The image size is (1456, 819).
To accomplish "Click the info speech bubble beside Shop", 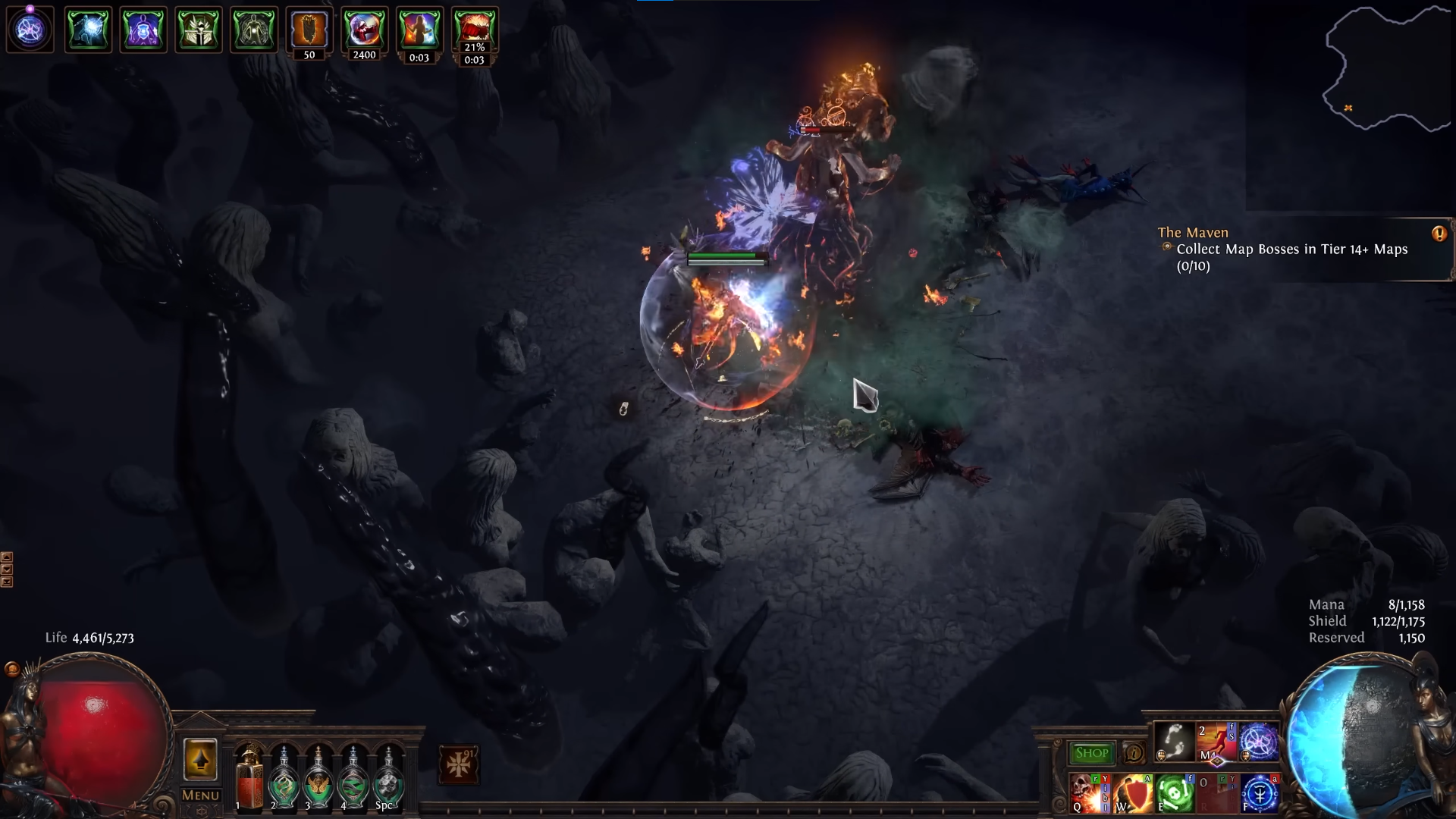I will [x=1133, y=753].
